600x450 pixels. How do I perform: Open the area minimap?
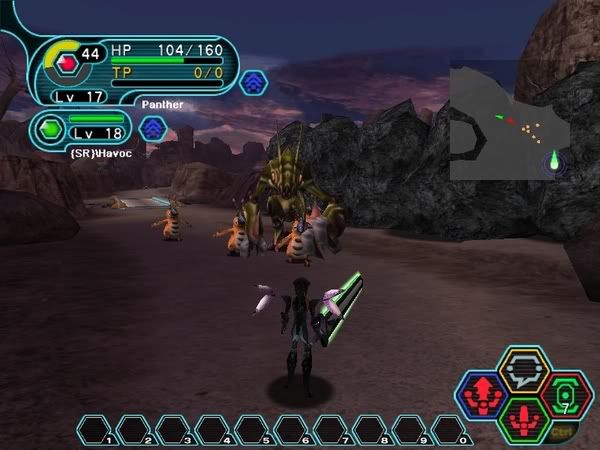pos(509,124)
